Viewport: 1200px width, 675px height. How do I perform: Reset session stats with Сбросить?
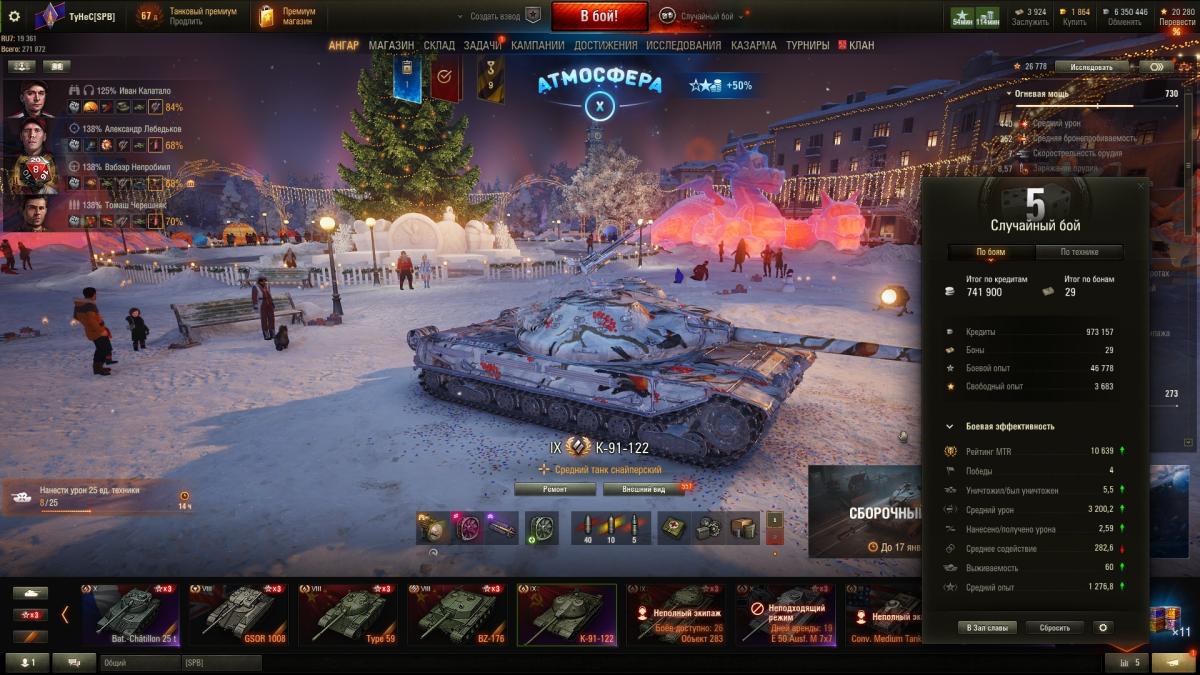coord(1054,627)
